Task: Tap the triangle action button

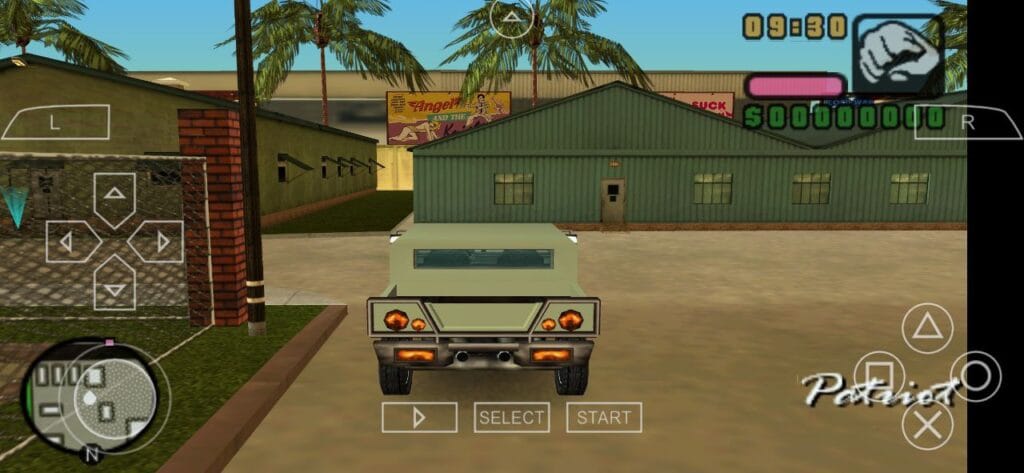Action: [927, 328]
